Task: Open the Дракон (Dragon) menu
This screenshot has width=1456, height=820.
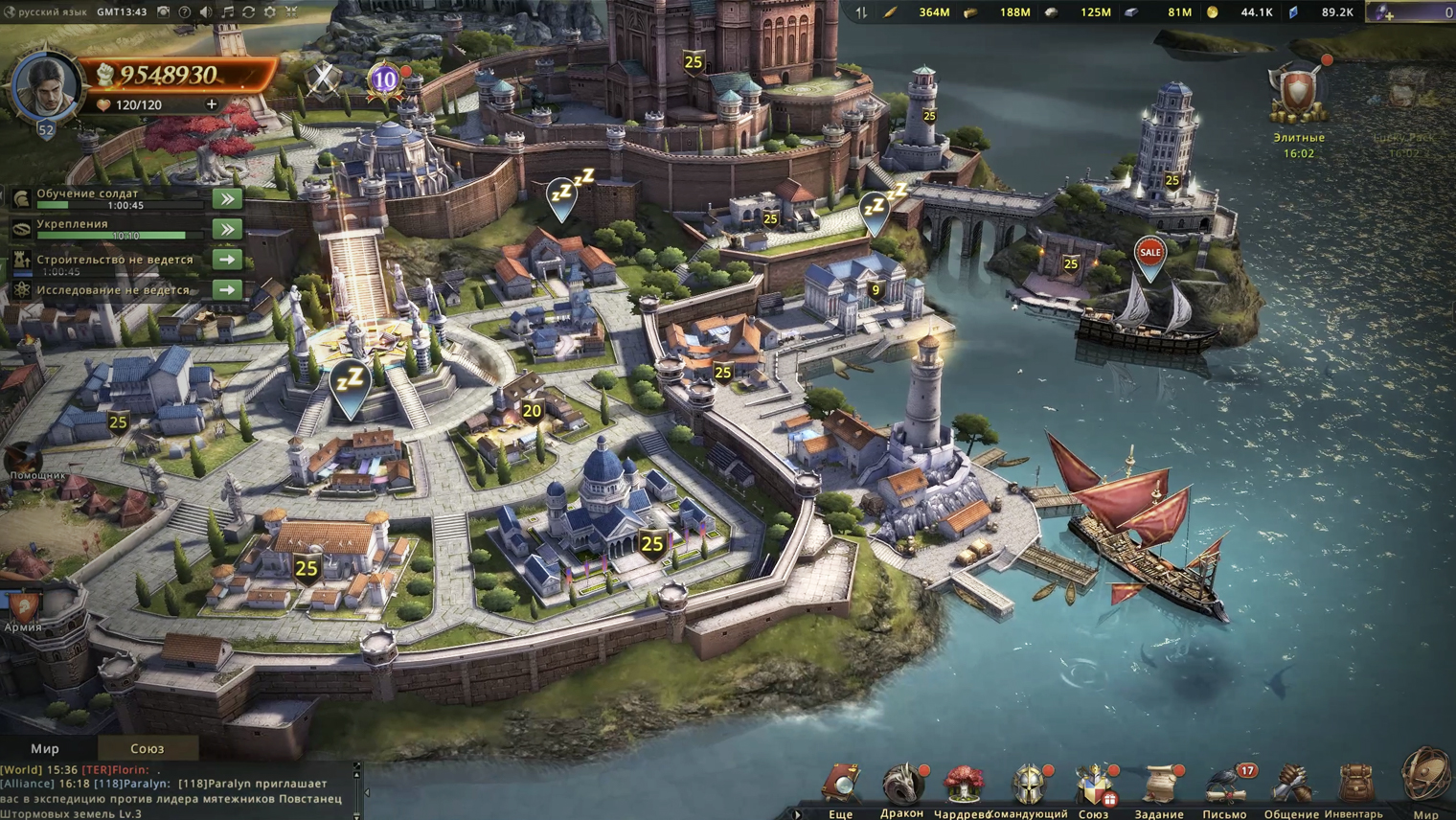Action: click(901, 785)
